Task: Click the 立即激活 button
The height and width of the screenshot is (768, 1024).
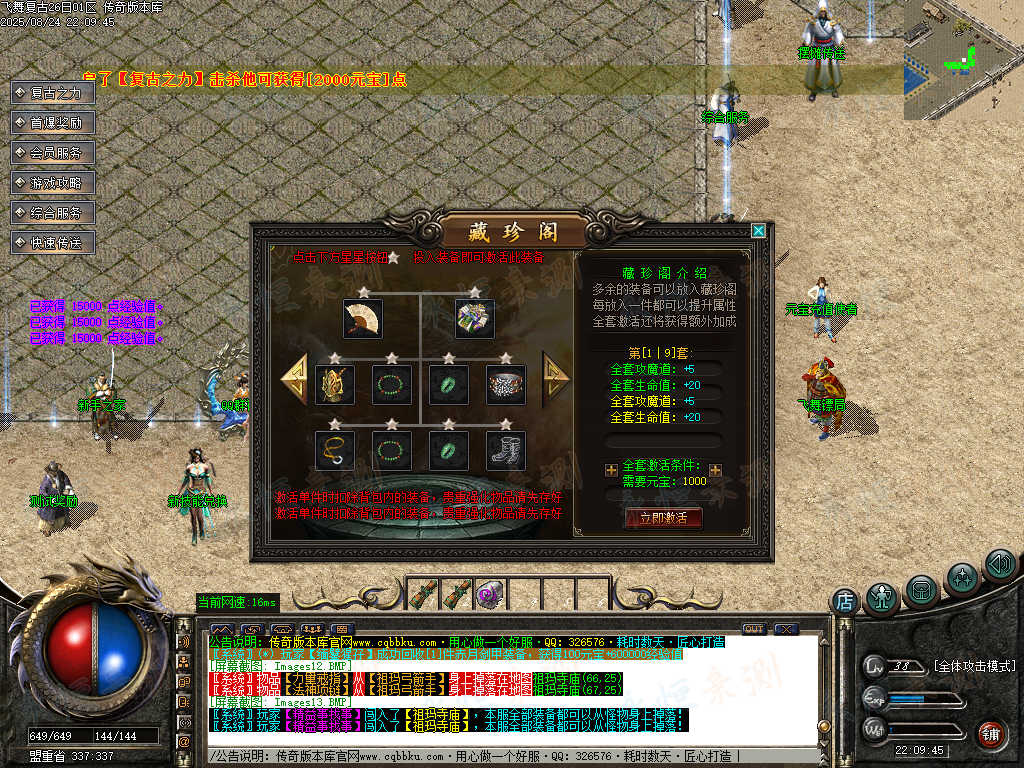Action: pyautogui.click(x=663, y=517)
